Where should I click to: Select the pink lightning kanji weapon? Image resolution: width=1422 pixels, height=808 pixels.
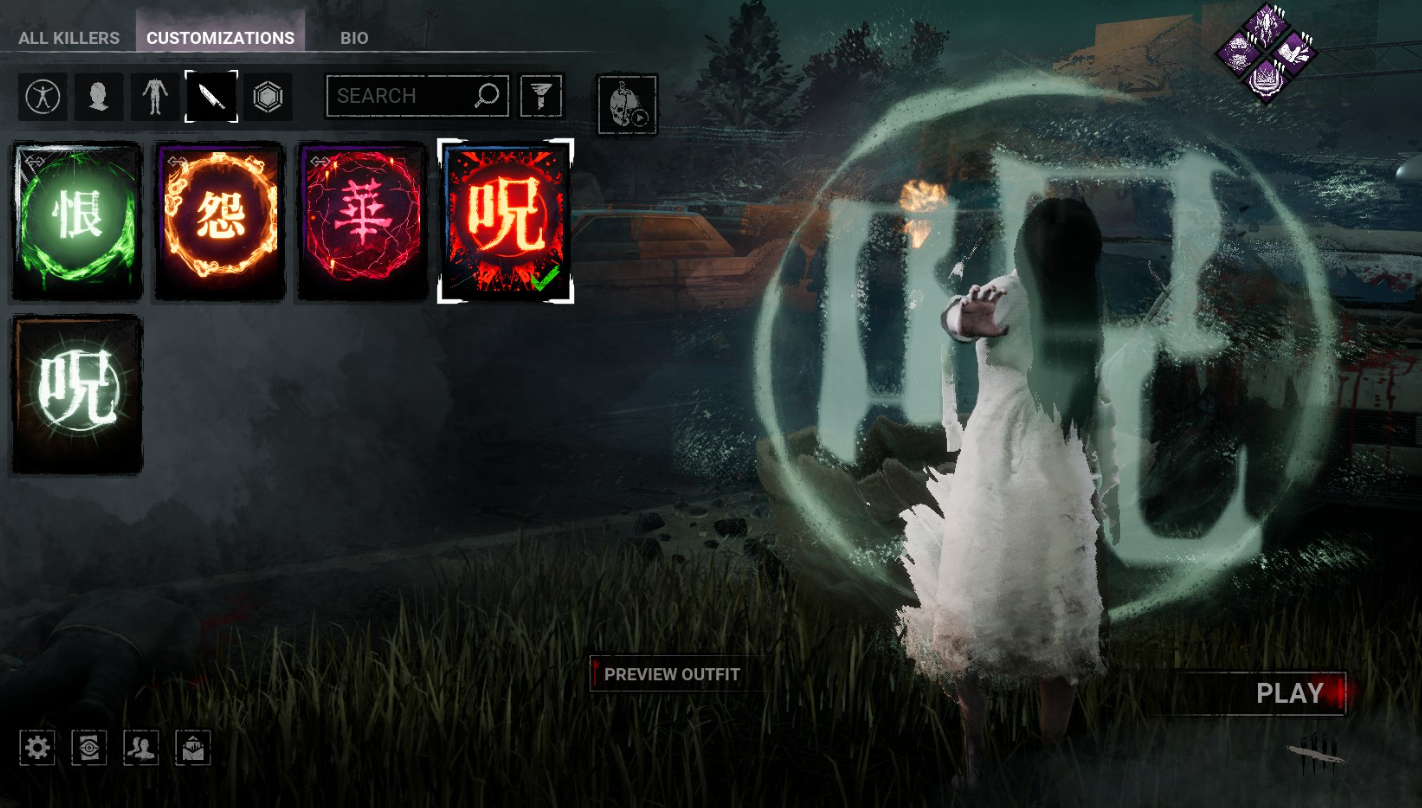[x=363, y=221]
